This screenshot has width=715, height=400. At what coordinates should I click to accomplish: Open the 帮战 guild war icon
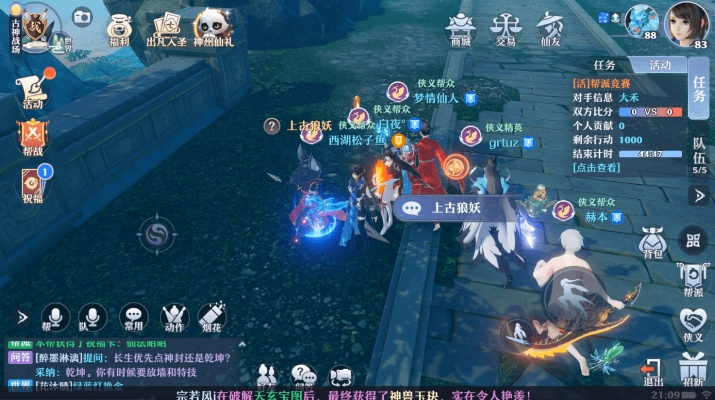(33, 138)
